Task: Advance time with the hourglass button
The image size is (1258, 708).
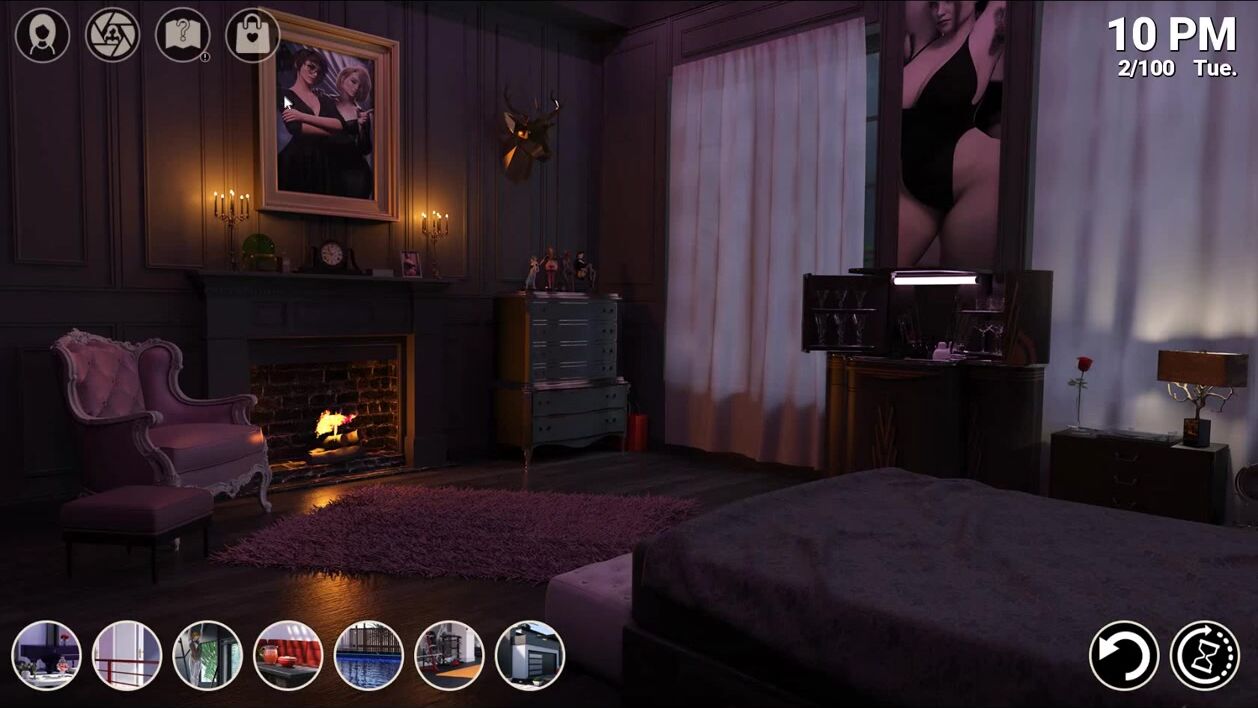Action: coord(1205,656)
